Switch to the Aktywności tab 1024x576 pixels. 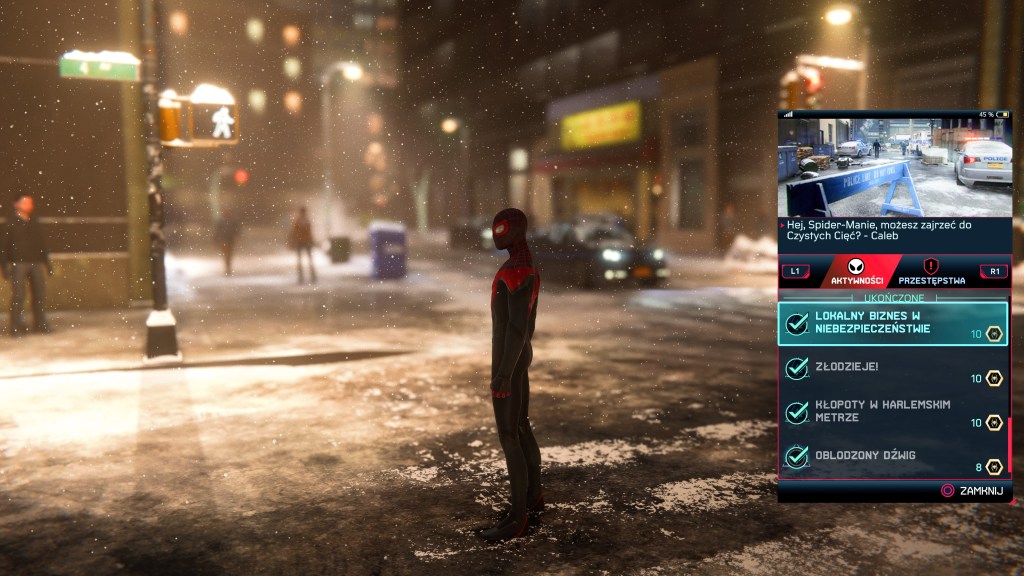856,271
